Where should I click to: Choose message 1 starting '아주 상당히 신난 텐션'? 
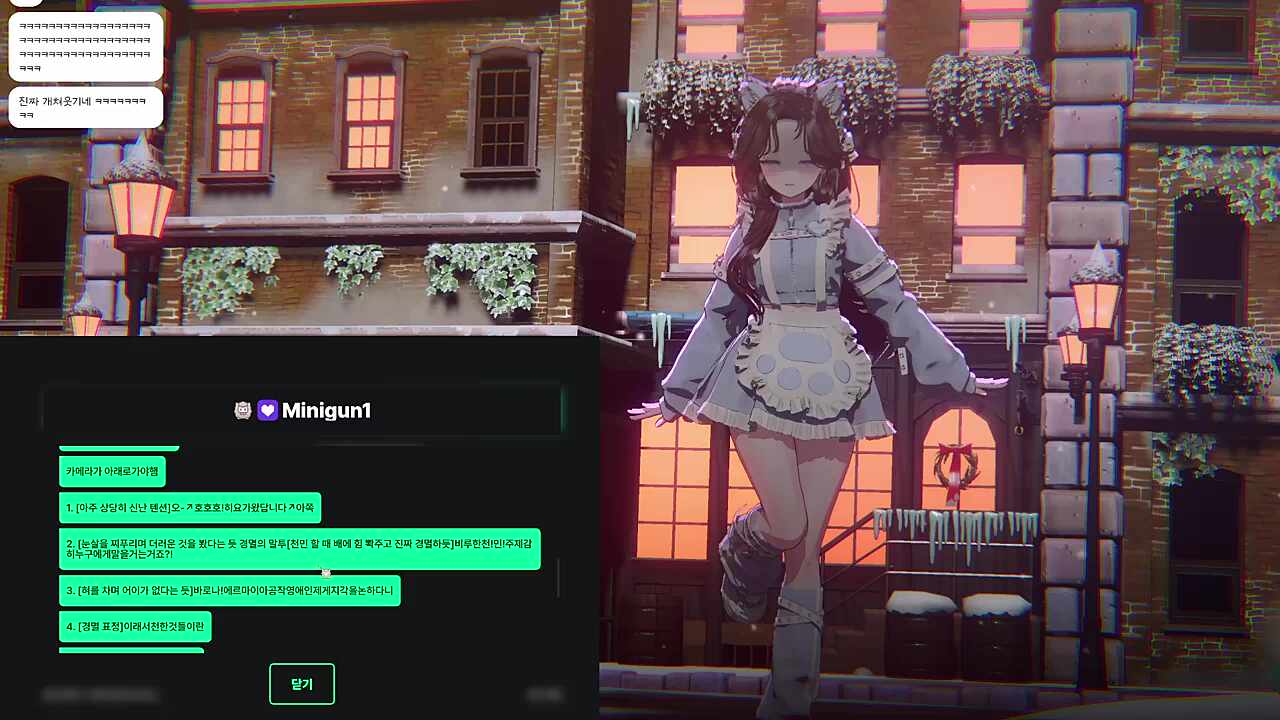[x=190, y=508]
